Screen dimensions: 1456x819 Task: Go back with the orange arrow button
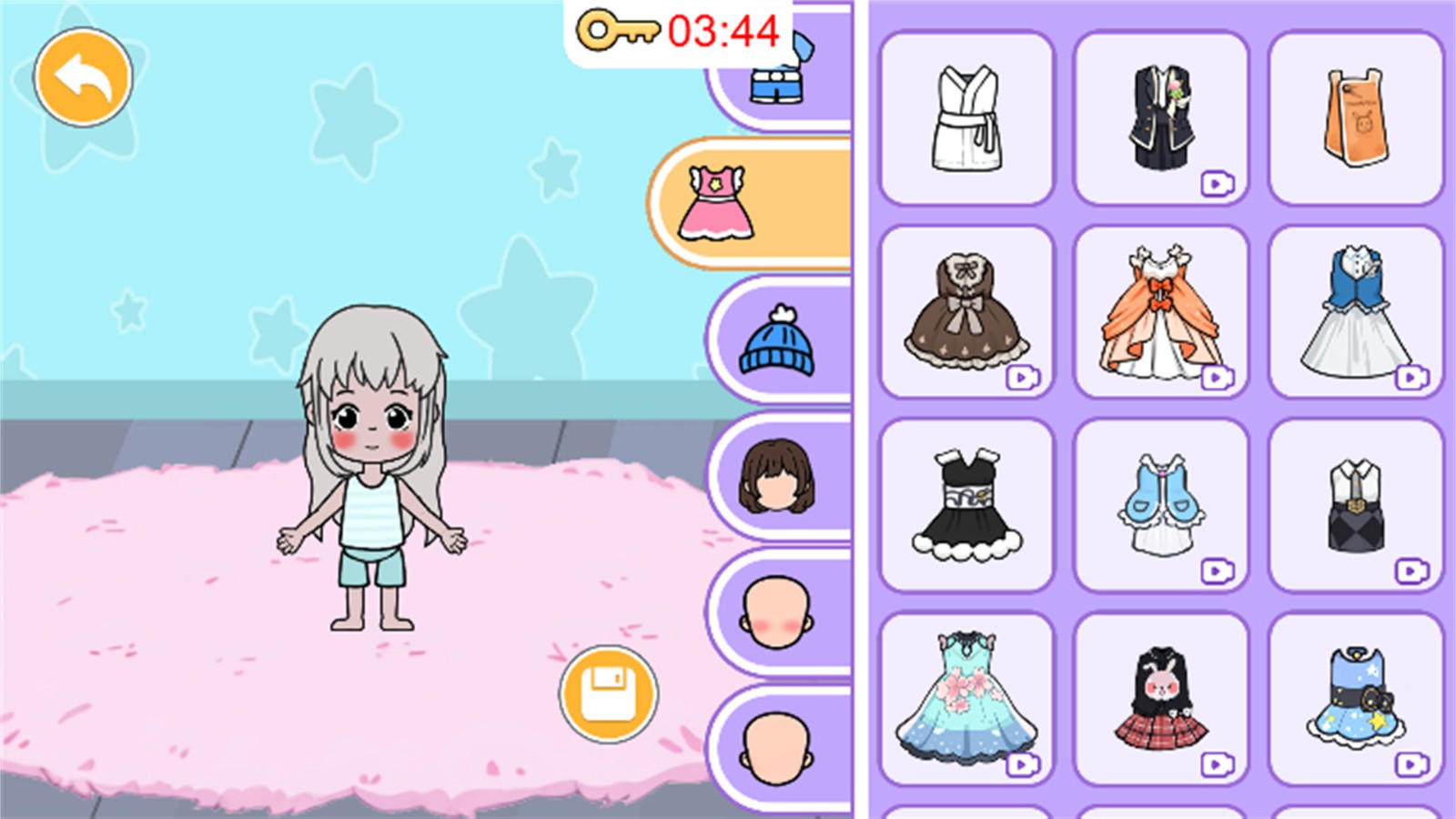coord(83,77)
